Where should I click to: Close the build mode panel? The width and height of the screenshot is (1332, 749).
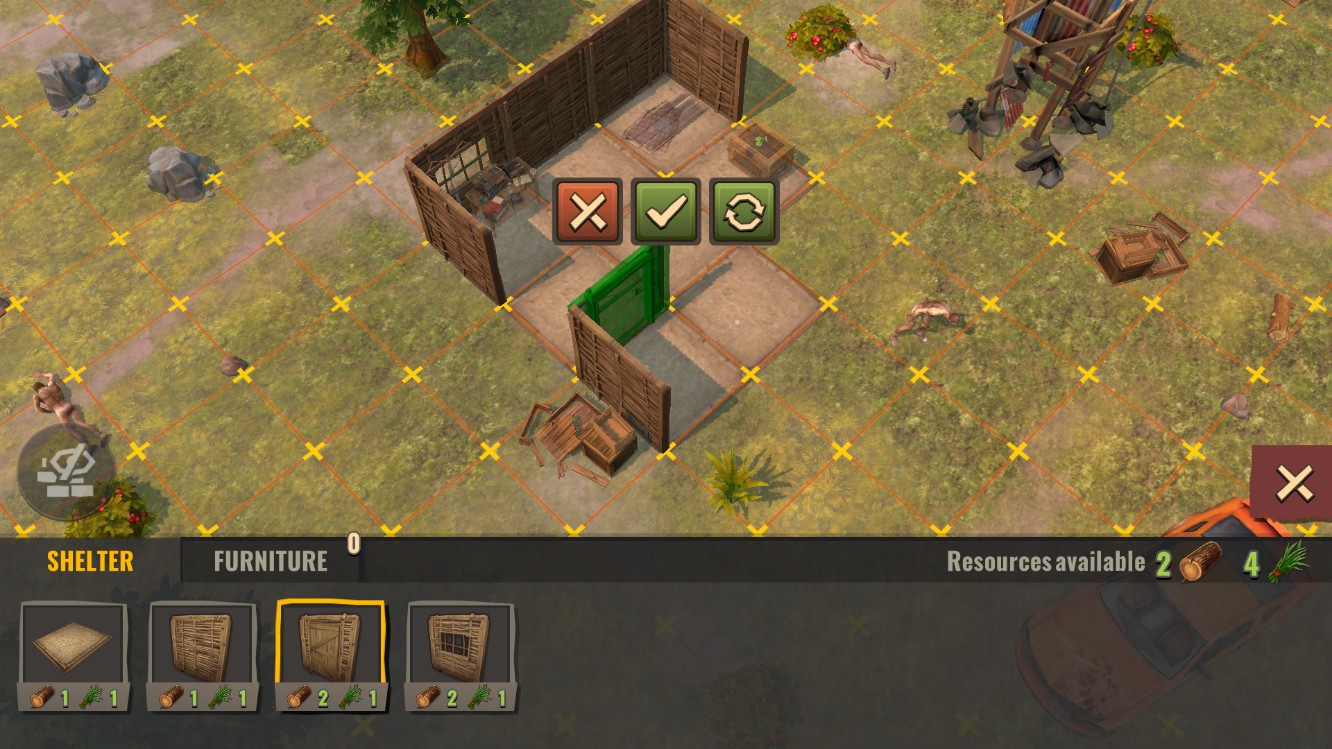point(1294,484)
